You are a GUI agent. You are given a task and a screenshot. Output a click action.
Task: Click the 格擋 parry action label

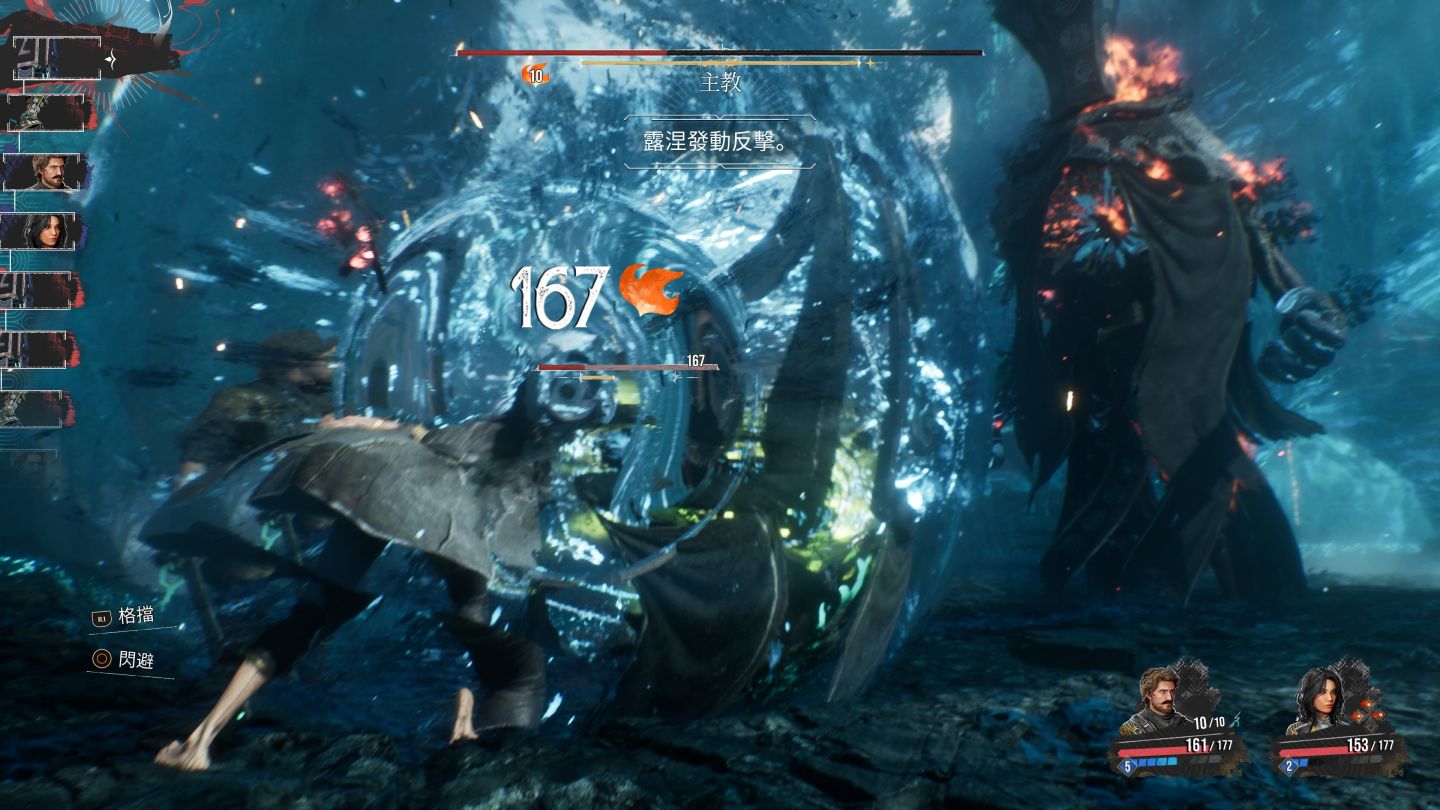coord(135,616)
